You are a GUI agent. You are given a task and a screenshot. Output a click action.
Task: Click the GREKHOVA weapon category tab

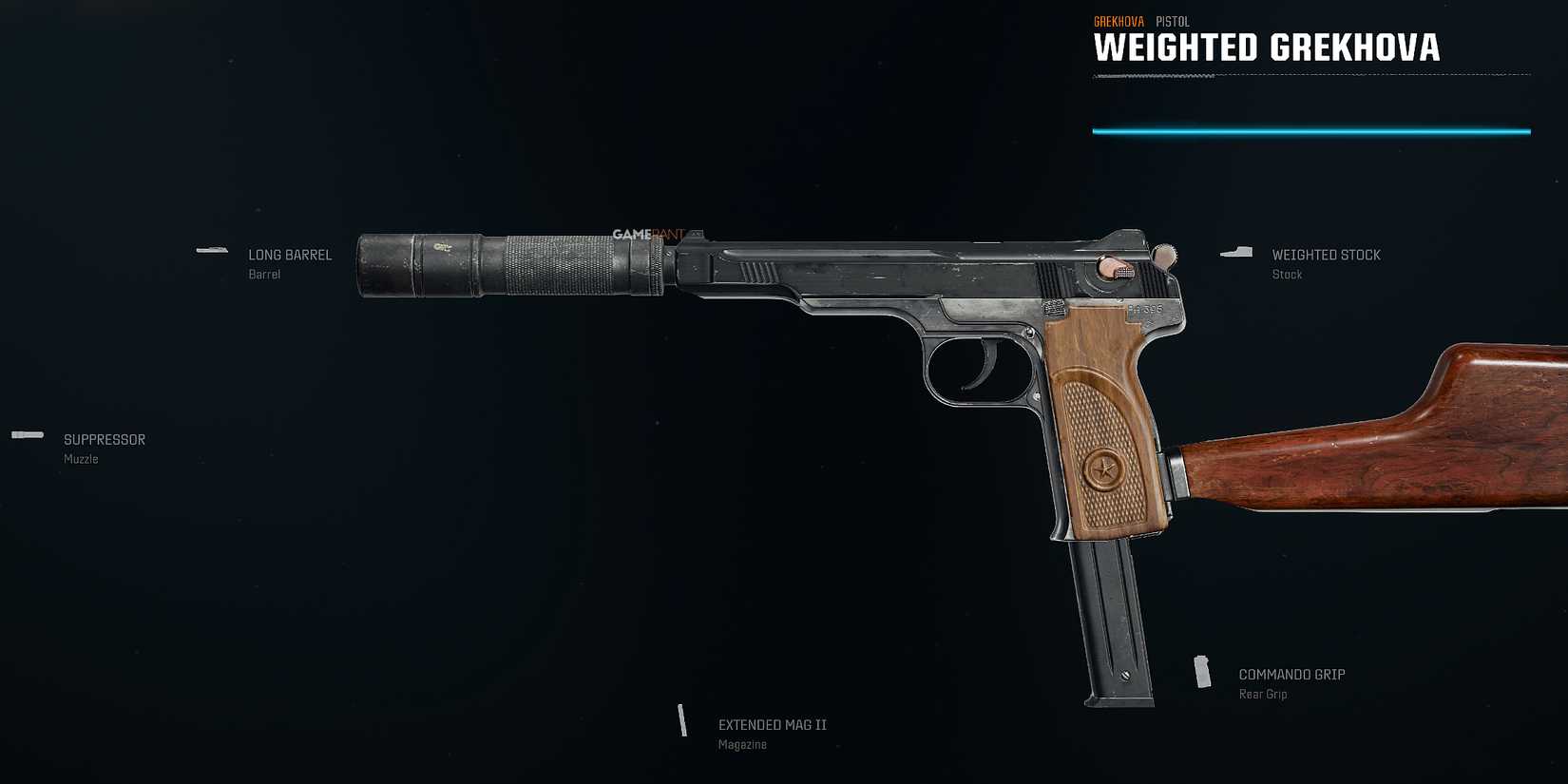(x=1119, y=20)
